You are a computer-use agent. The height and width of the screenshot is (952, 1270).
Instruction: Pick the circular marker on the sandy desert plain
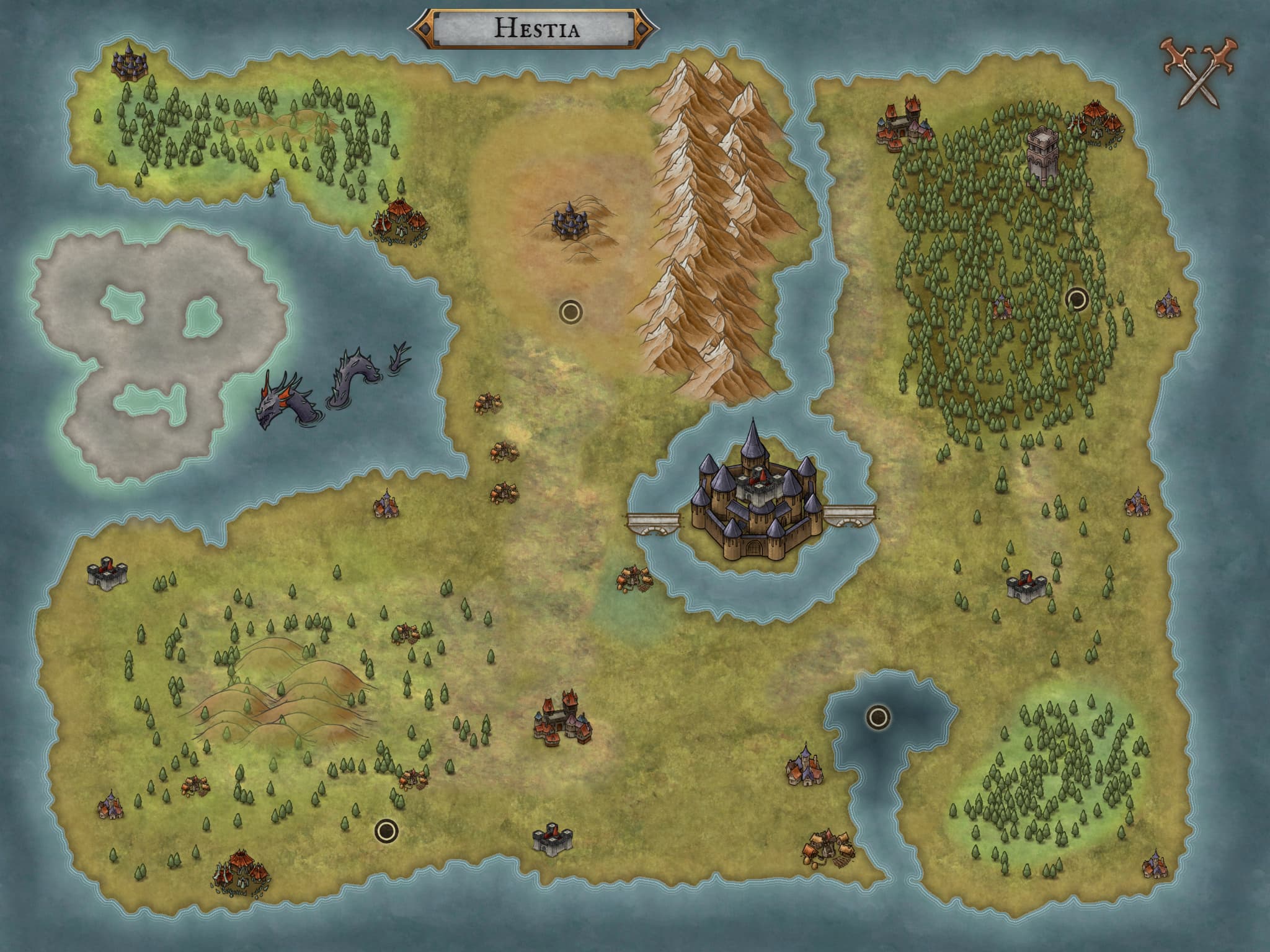tap(569, 311)
